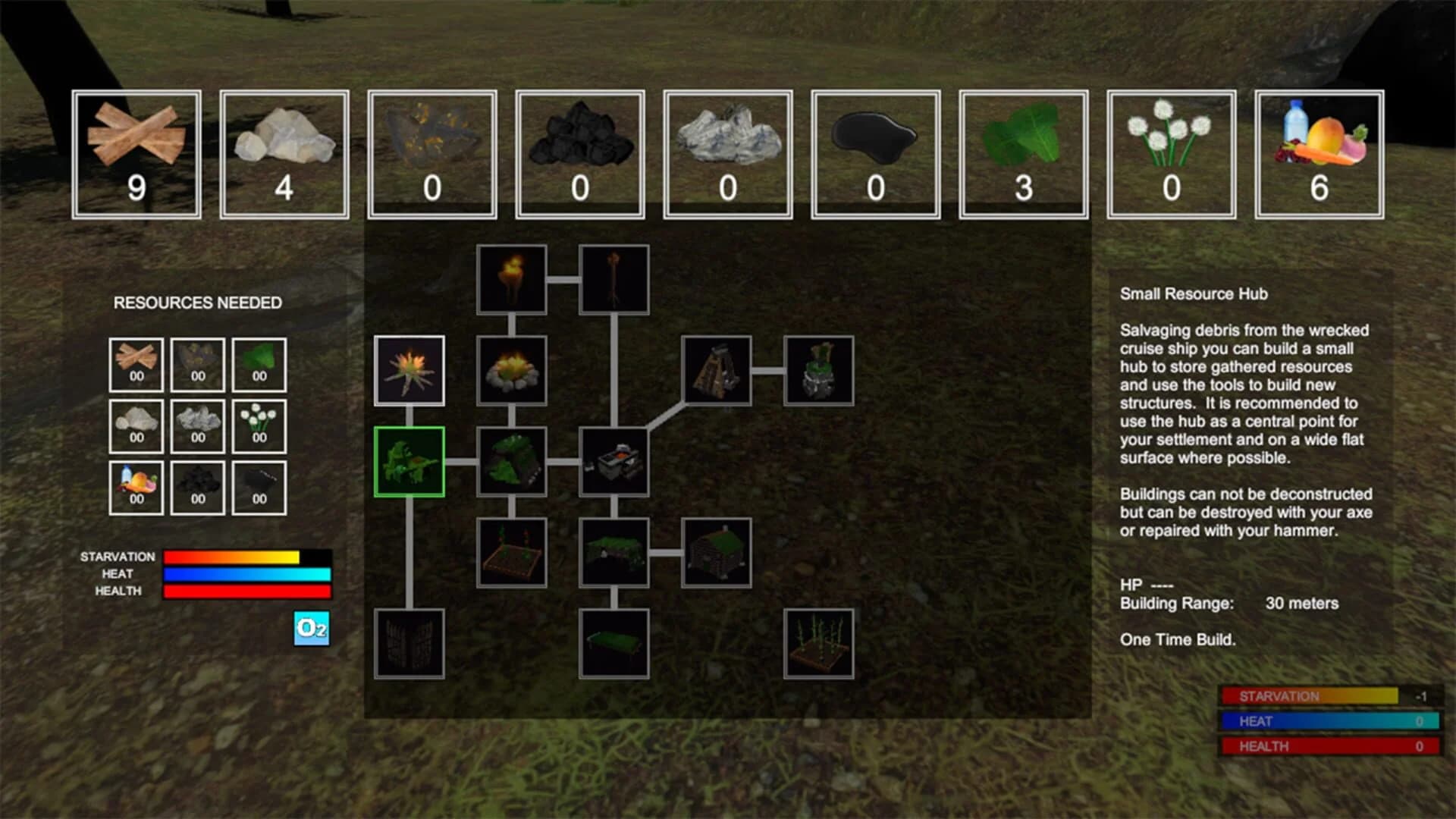Activate the white-bordered flare node
Image resolution: width=1456 pixels, height=819 pixels.
pyautogui.click(x=408, y=372)
